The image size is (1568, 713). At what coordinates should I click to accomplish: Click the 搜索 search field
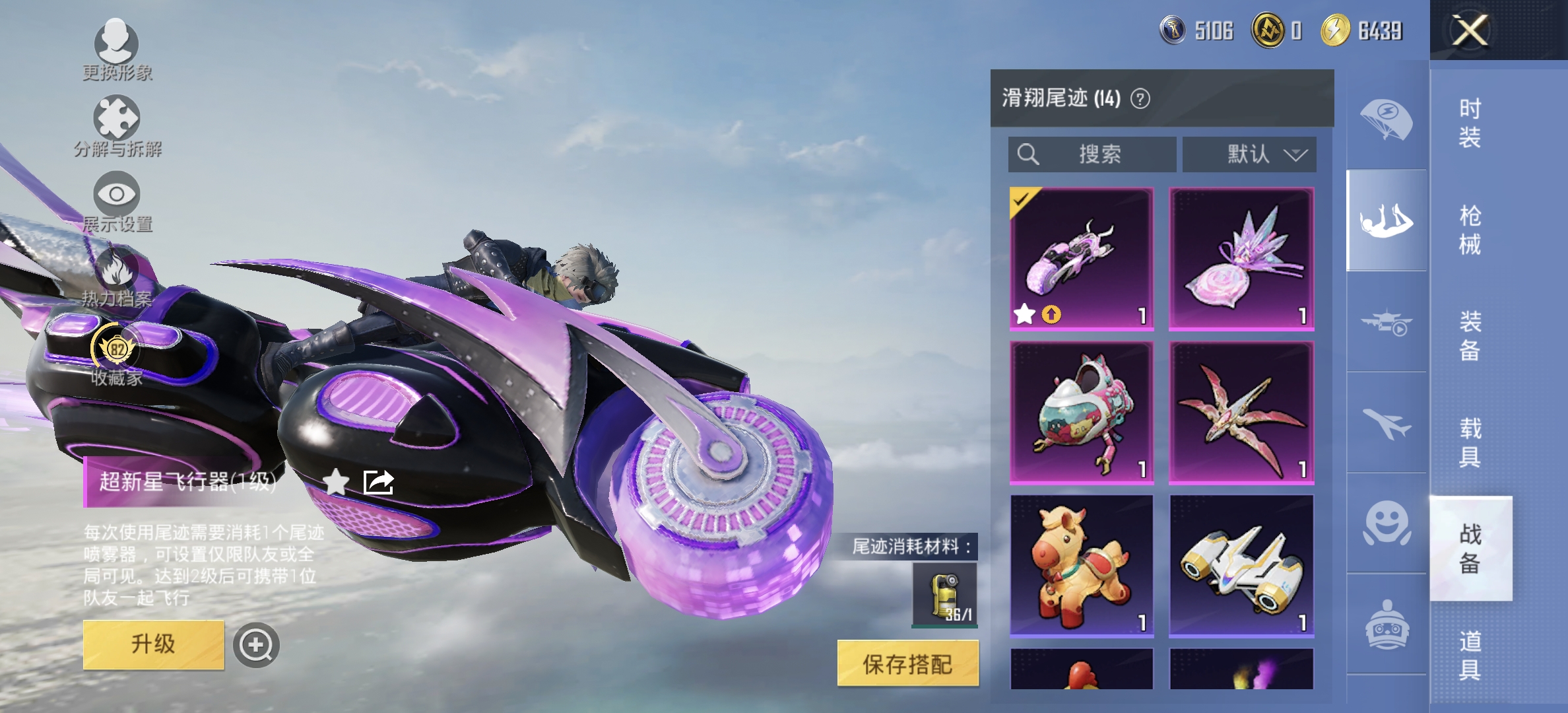[x=1092, y=154]
